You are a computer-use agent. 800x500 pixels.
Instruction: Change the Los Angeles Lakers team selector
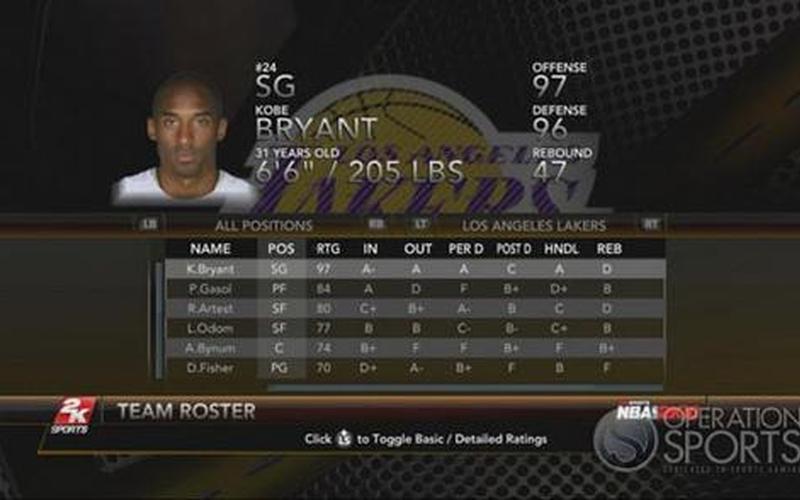[x=535, y=225]
